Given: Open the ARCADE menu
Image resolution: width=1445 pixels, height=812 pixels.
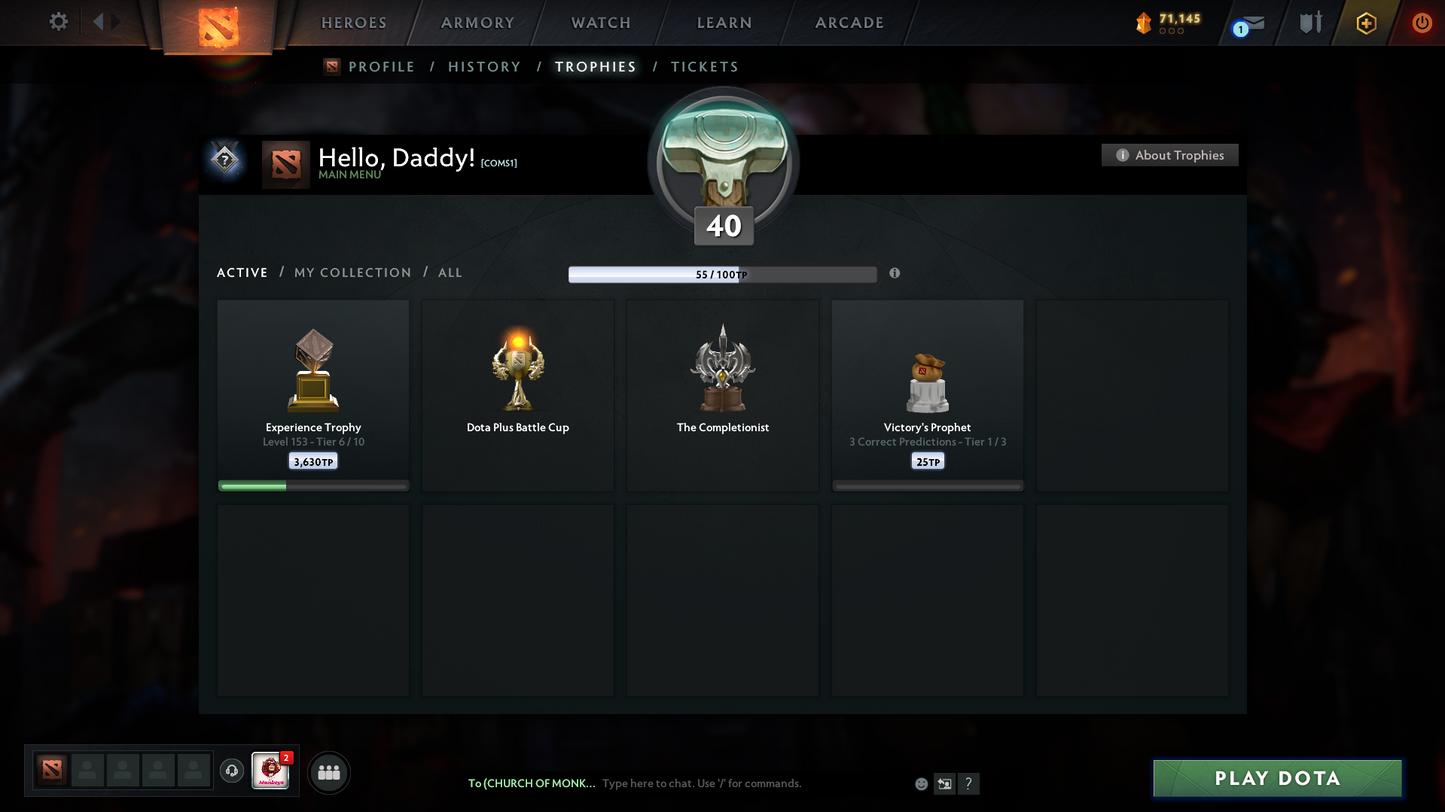Looking at the screenshot, I should (x=847, y=22).
